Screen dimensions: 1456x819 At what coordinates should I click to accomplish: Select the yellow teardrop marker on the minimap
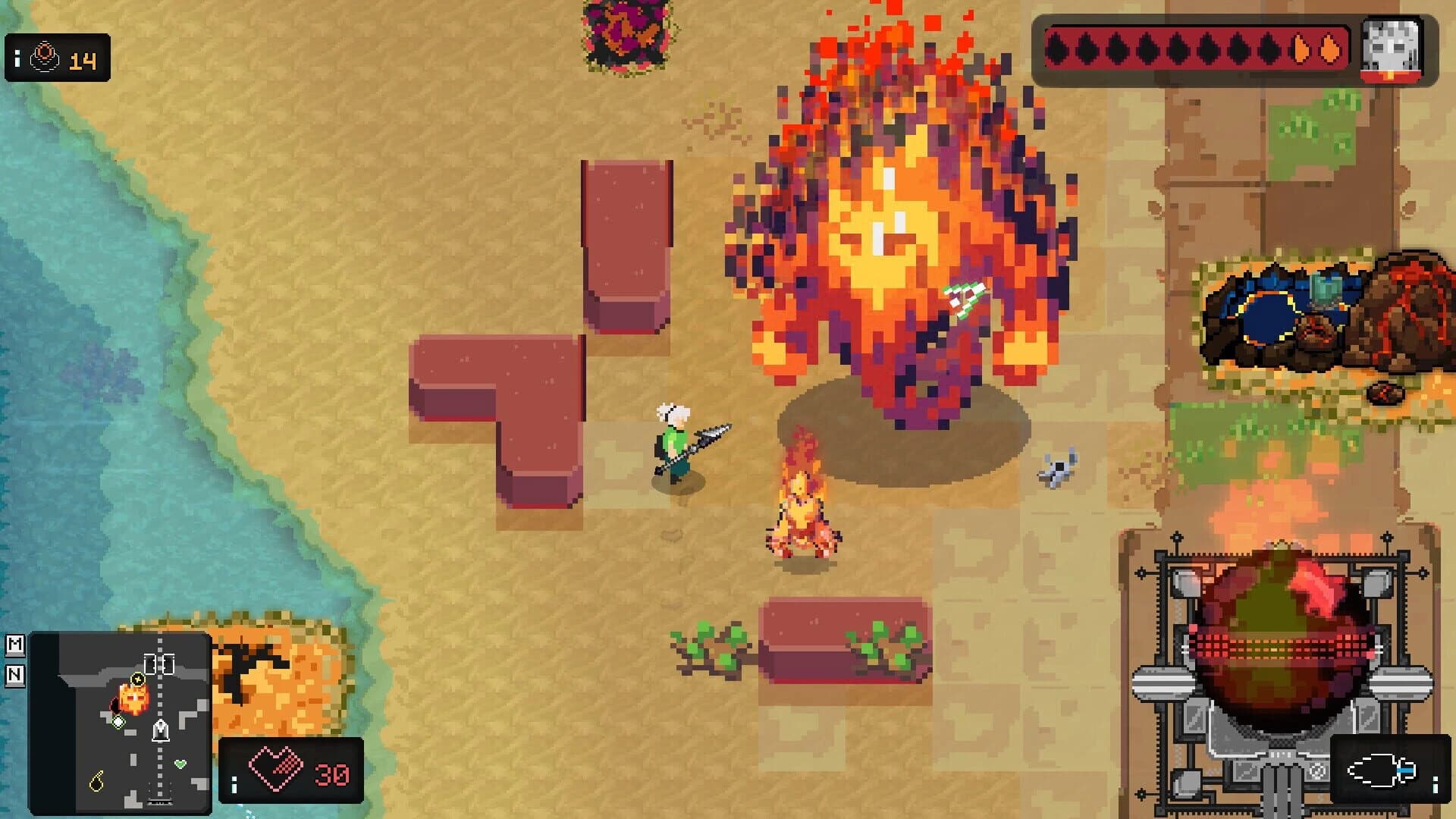pos(97,781)
